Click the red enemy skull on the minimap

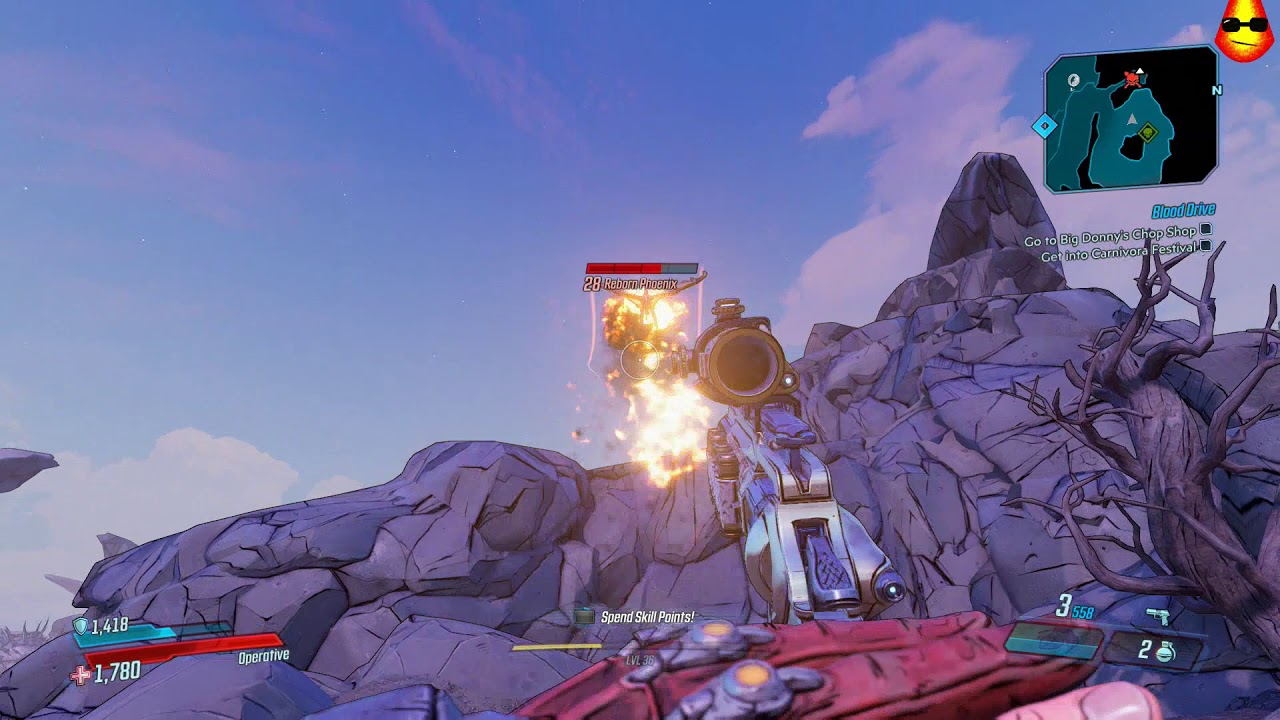(1132, 79)
